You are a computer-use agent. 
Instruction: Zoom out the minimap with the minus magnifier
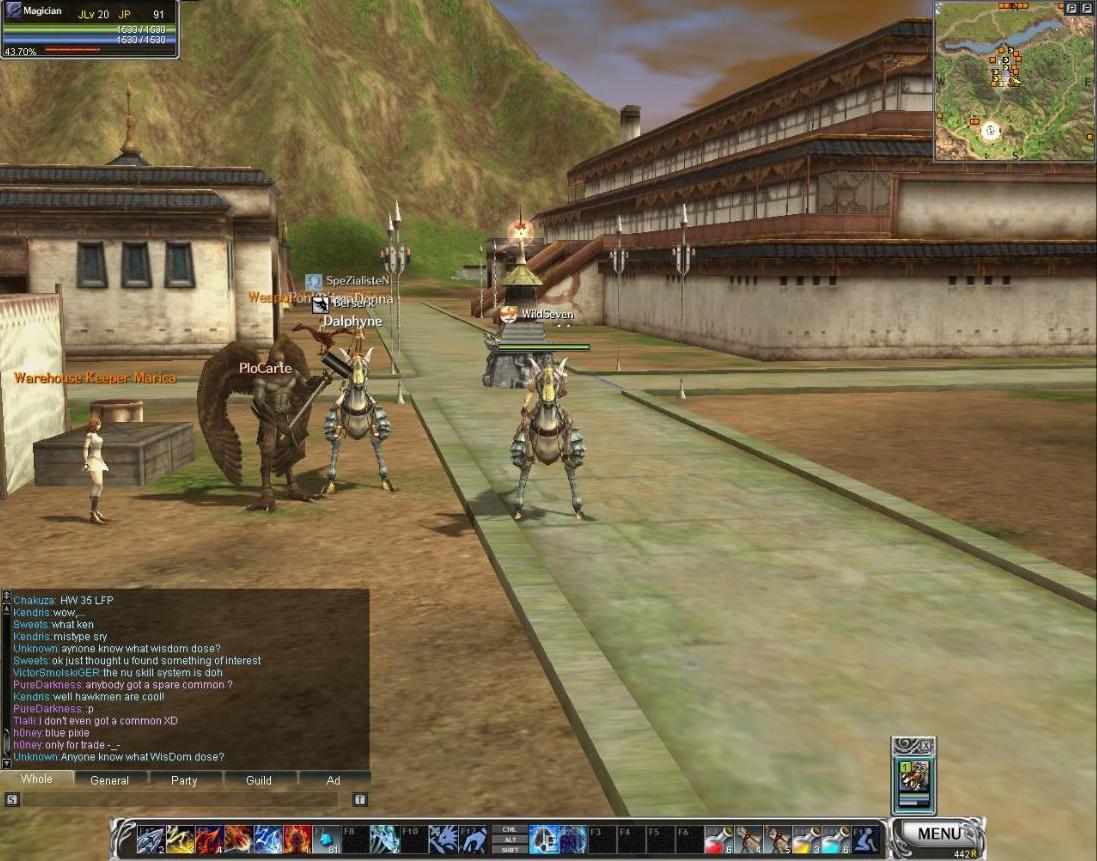tap(1087, 7)
